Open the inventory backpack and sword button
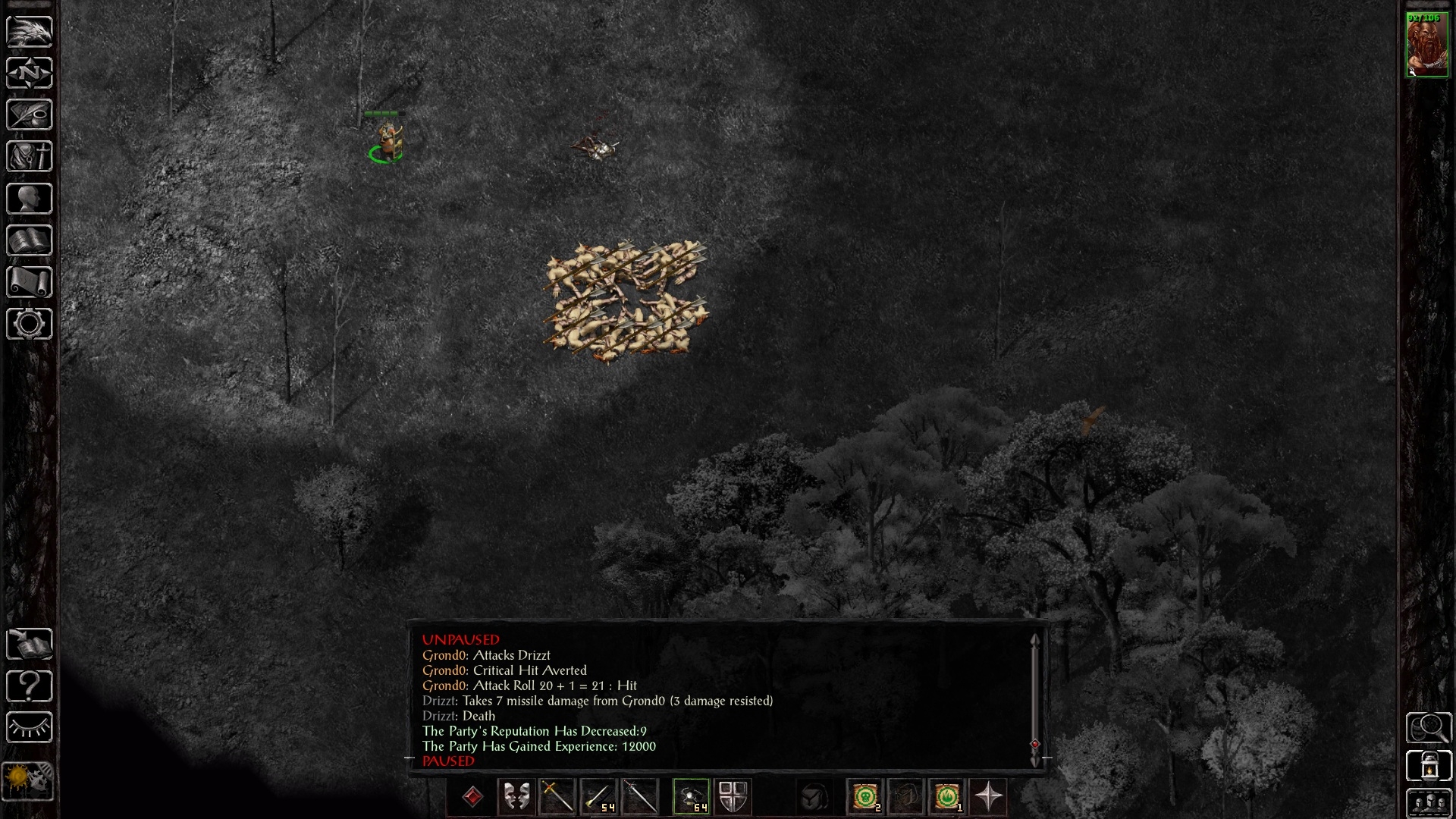The width and height of the screenshot is (1456, 819). (30, 157)
